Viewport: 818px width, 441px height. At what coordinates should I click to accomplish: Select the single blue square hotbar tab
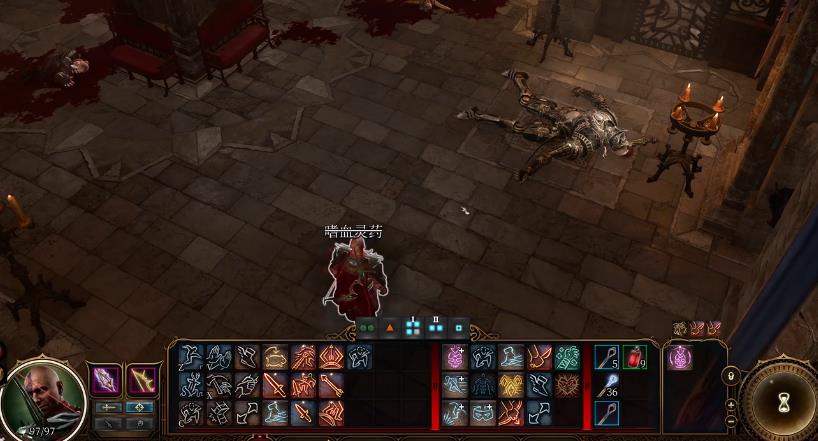pos(459,327)
